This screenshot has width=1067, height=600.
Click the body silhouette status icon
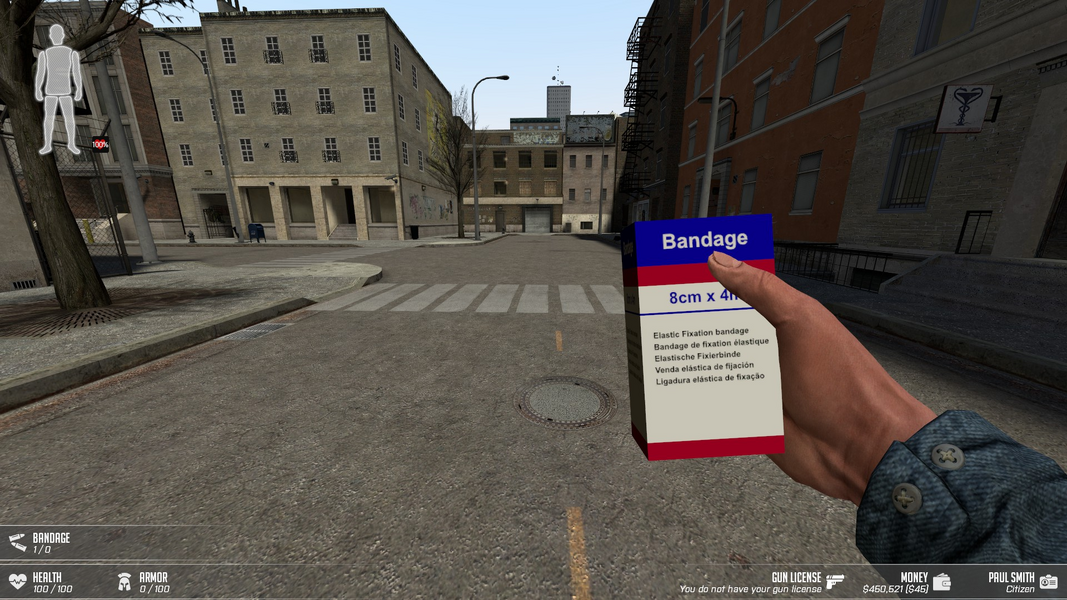[59, 88]
